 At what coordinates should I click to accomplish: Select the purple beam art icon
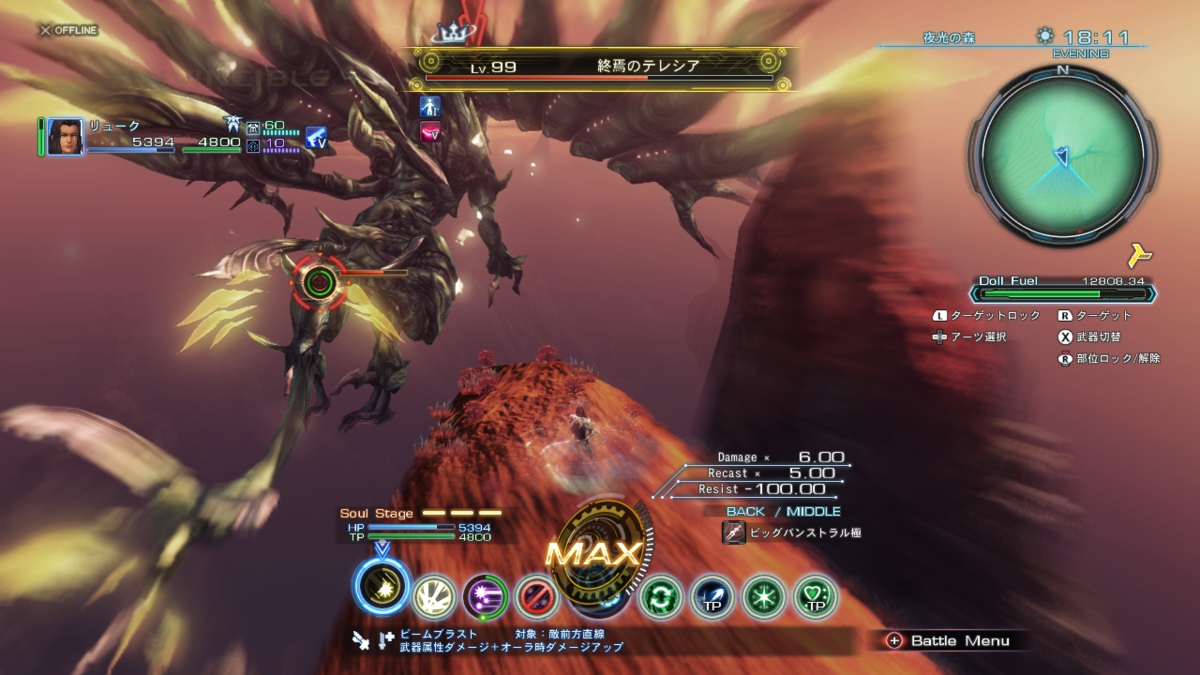tap(485, 597)
